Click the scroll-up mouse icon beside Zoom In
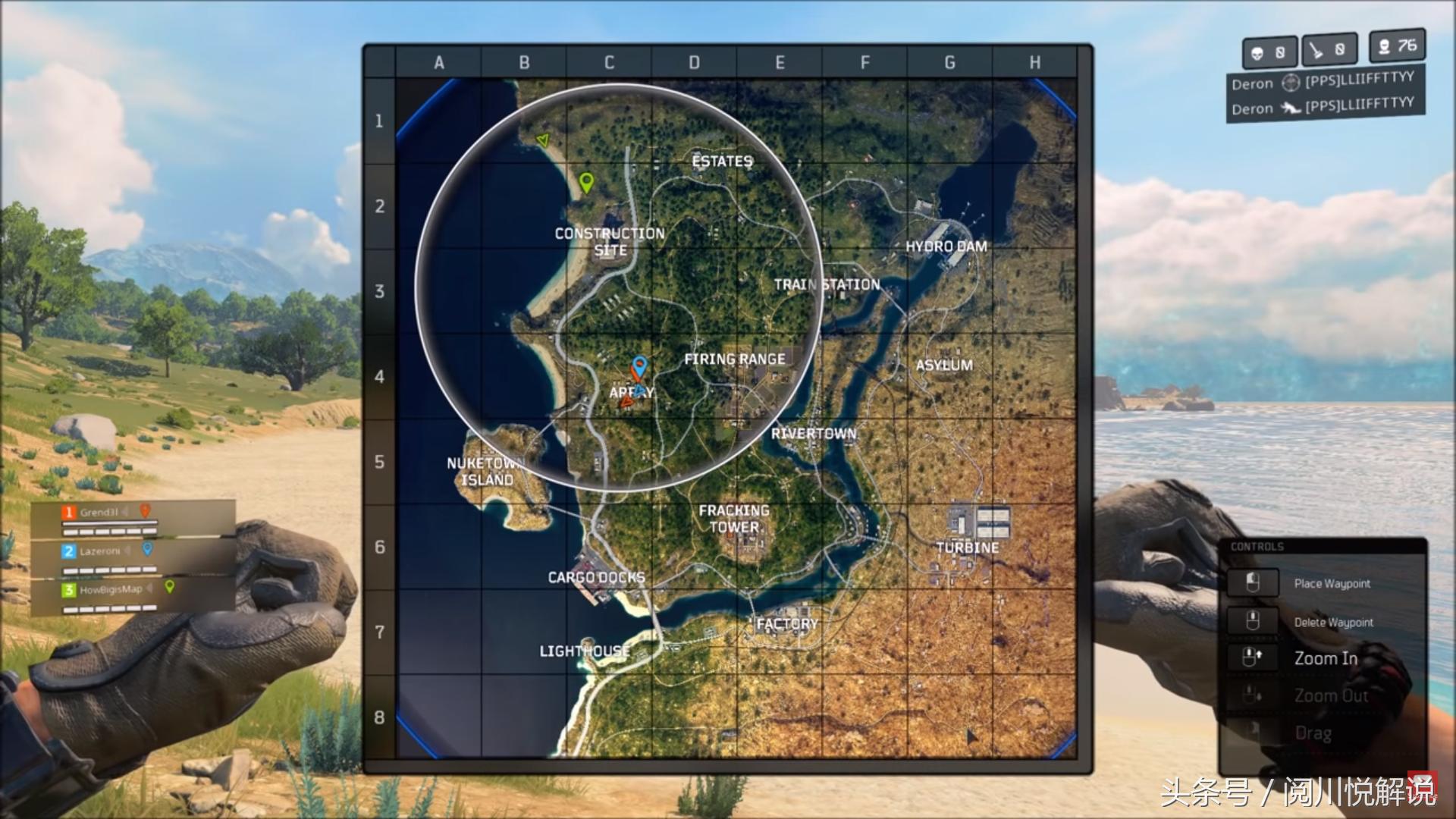The image size is (1456, 819). tap(1251, 657)
